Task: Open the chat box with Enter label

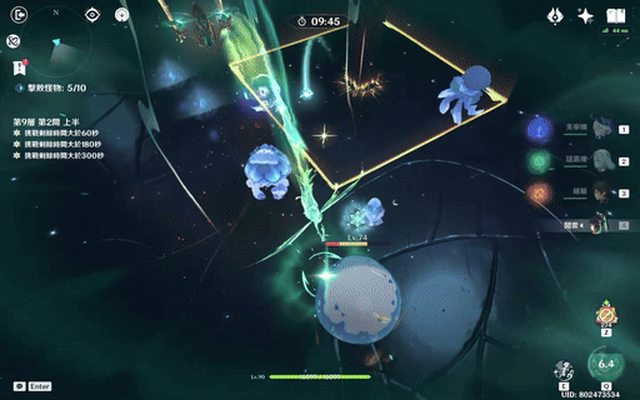Action: (x=19, y=385)
